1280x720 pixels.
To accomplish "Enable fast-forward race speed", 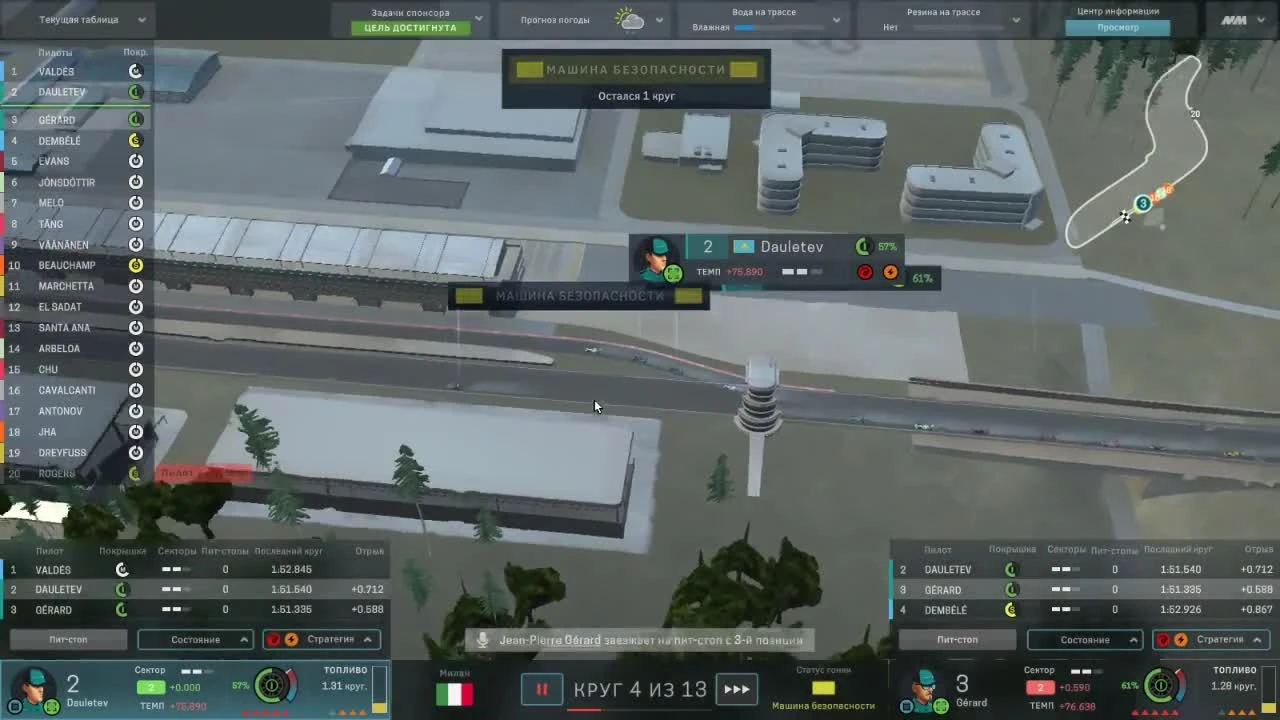I will point(738,689).
